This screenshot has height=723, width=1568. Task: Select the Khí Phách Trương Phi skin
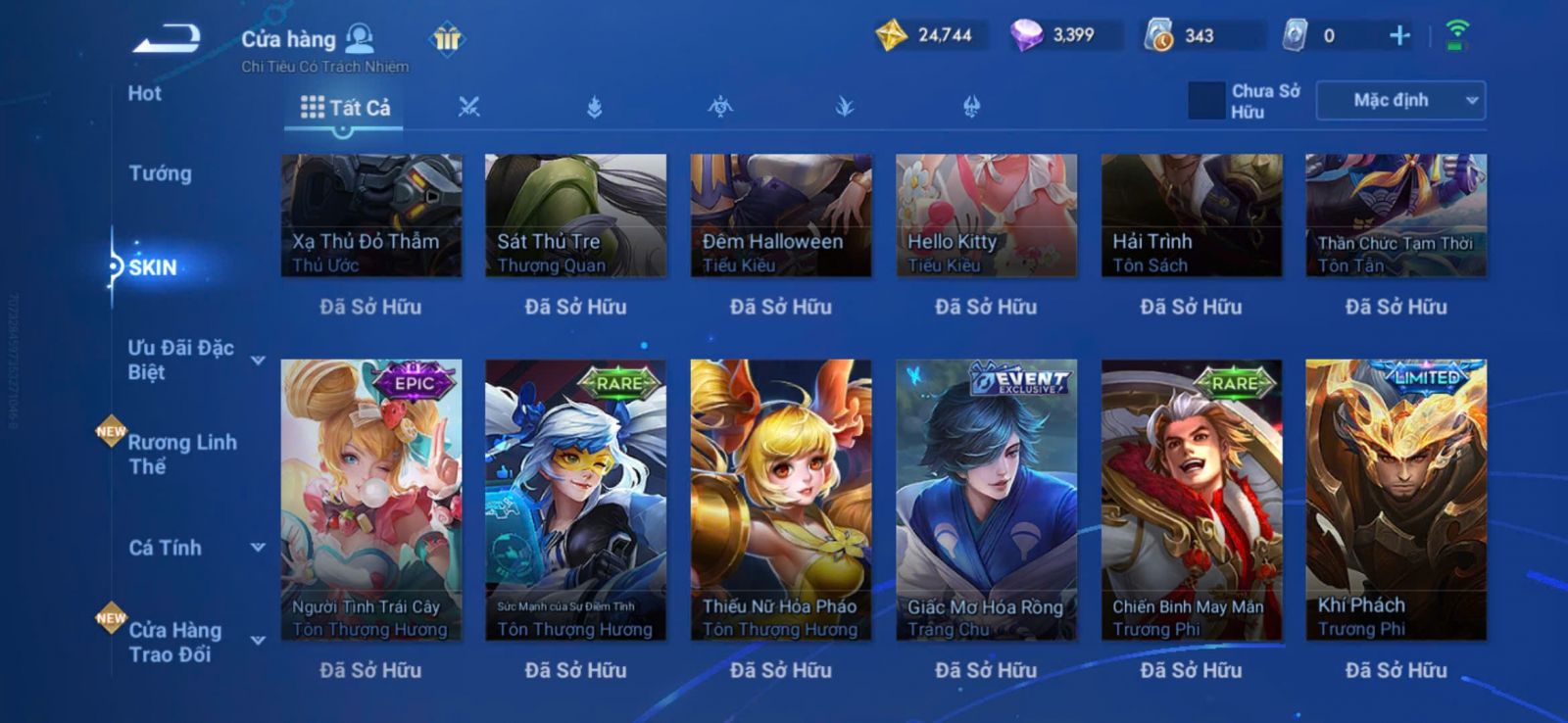(1396, 500)
